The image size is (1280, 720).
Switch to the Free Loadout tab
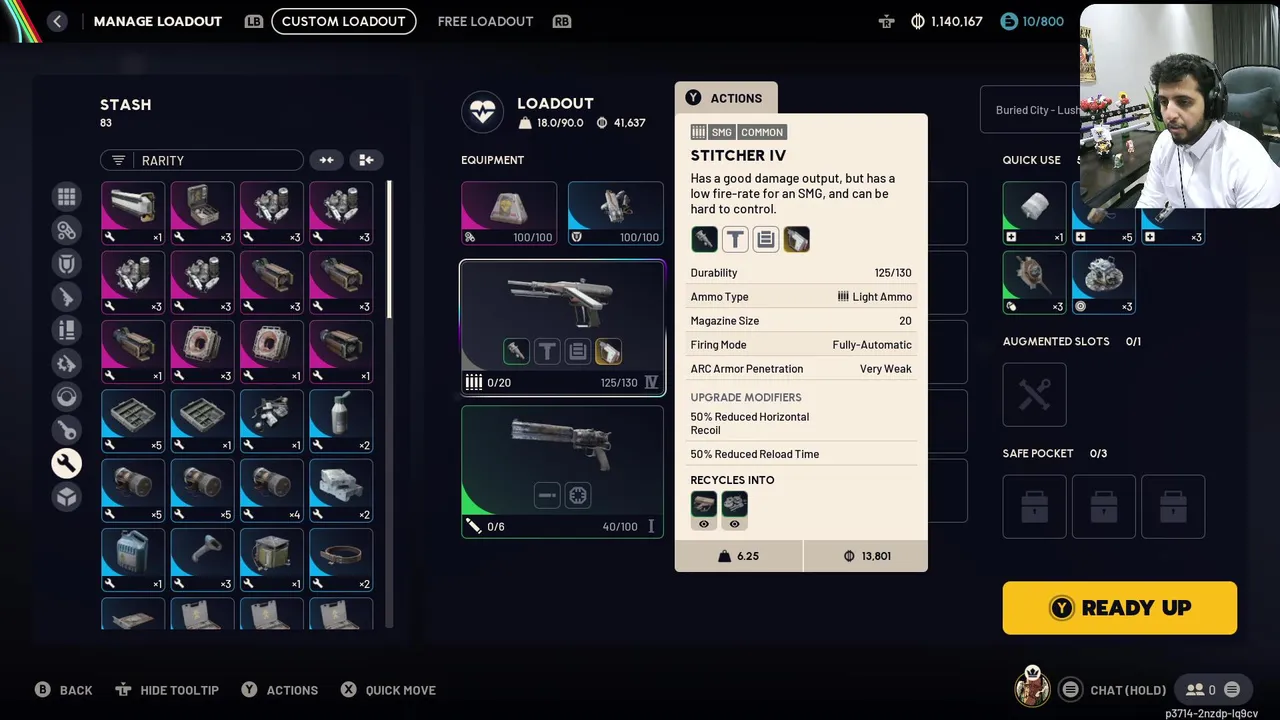pyautogui.click(x=485, y=21)
